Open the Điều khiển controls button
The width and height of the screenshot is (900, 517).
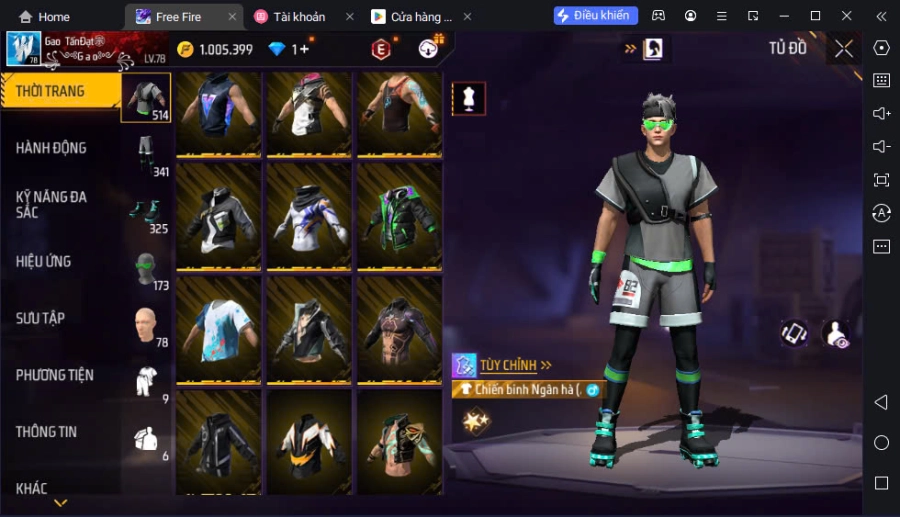click(596, 16)
